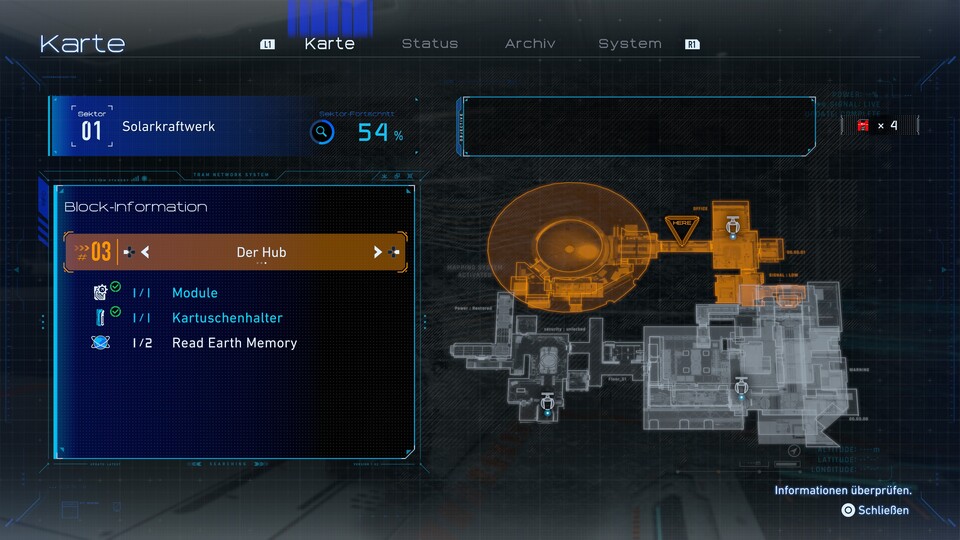Switch to the Status tab
The image size is (960, 540).
(429, 44)
